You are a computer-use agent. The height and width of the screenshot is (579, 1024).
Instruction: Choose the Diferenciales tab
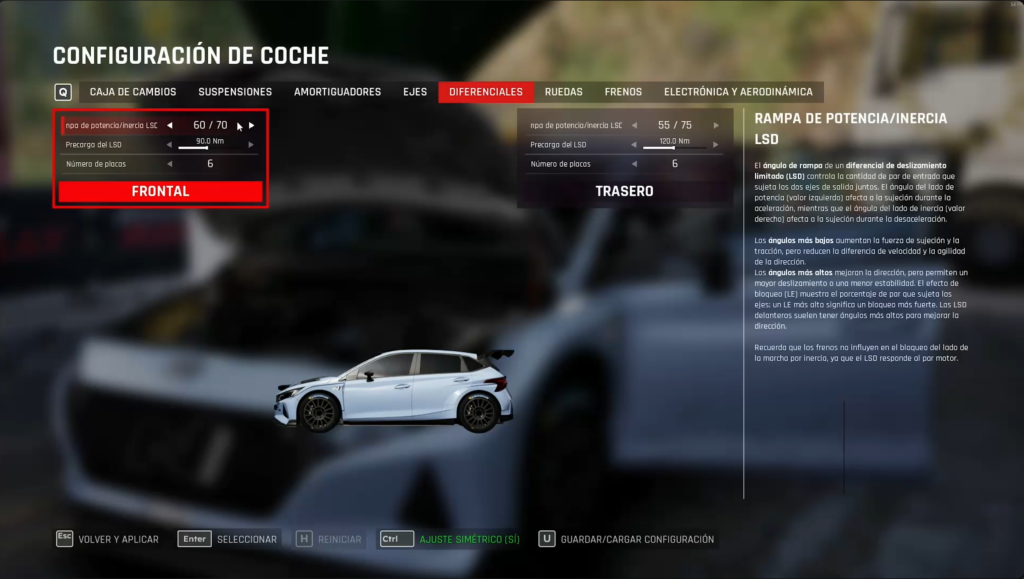click(x=486, y=92)
